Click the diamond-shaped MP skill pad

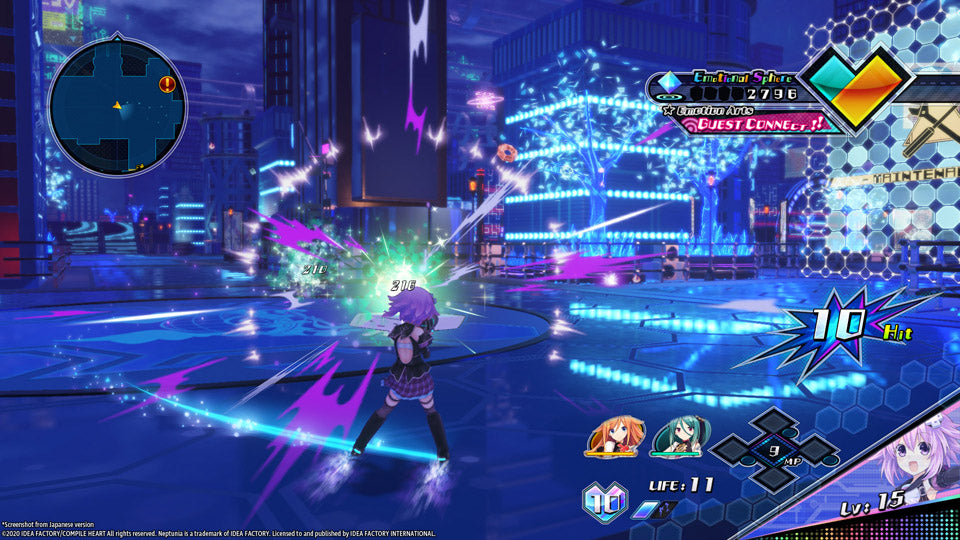pyautogui.click(x=773, y=449)
